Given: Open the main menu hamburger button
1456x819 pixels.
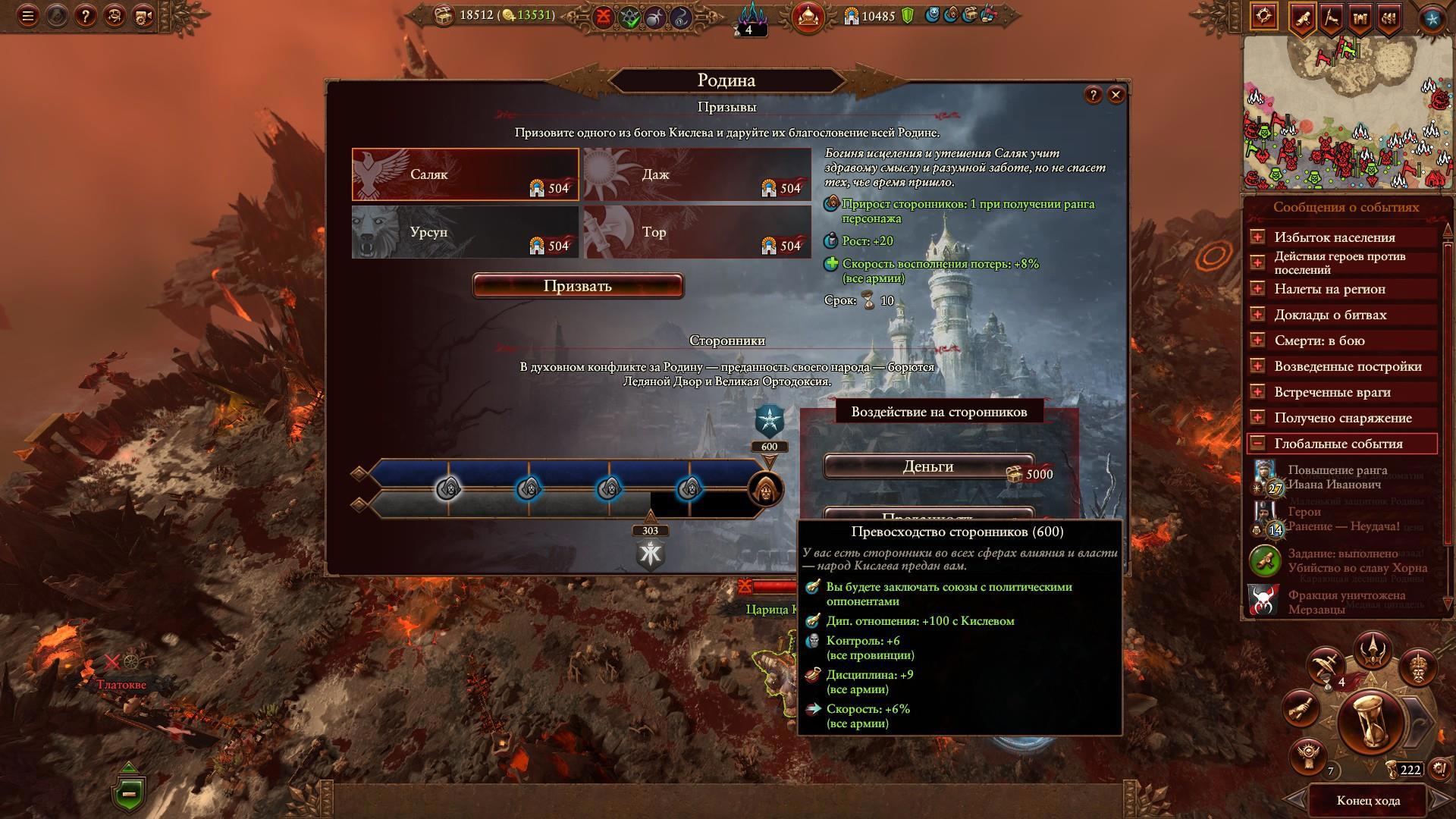Looking at the screenshot, I should pos(28,16).
